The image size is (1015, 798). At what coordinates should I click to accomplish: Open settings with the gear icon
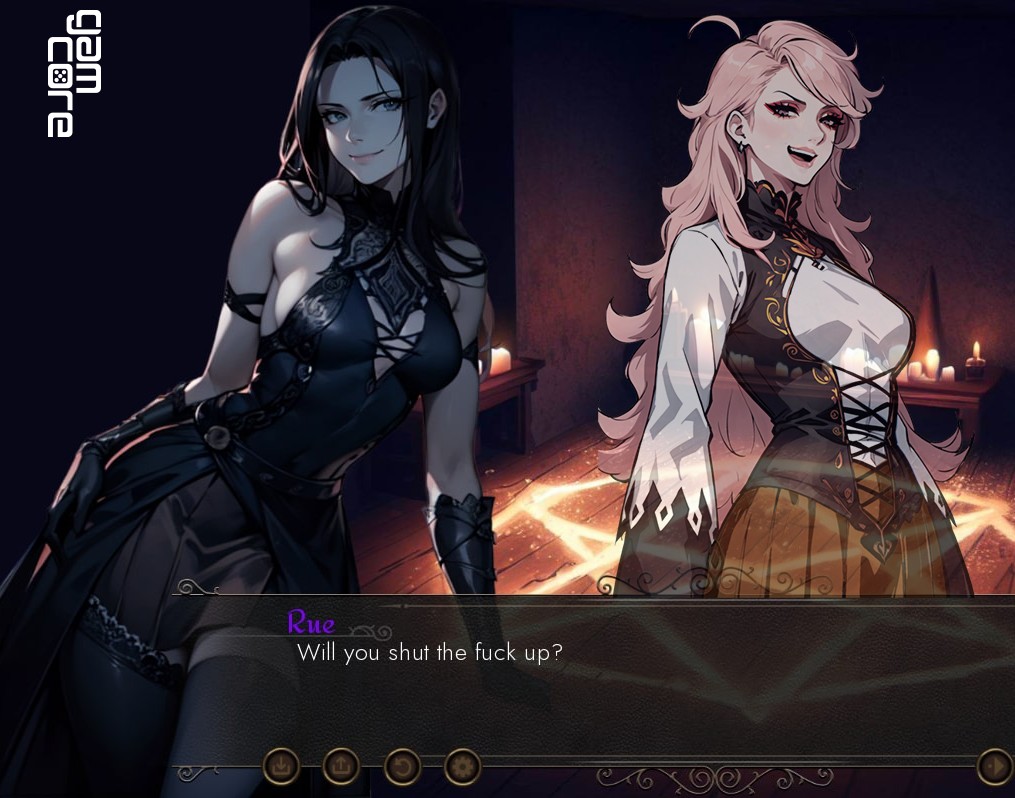pos(462,767)
